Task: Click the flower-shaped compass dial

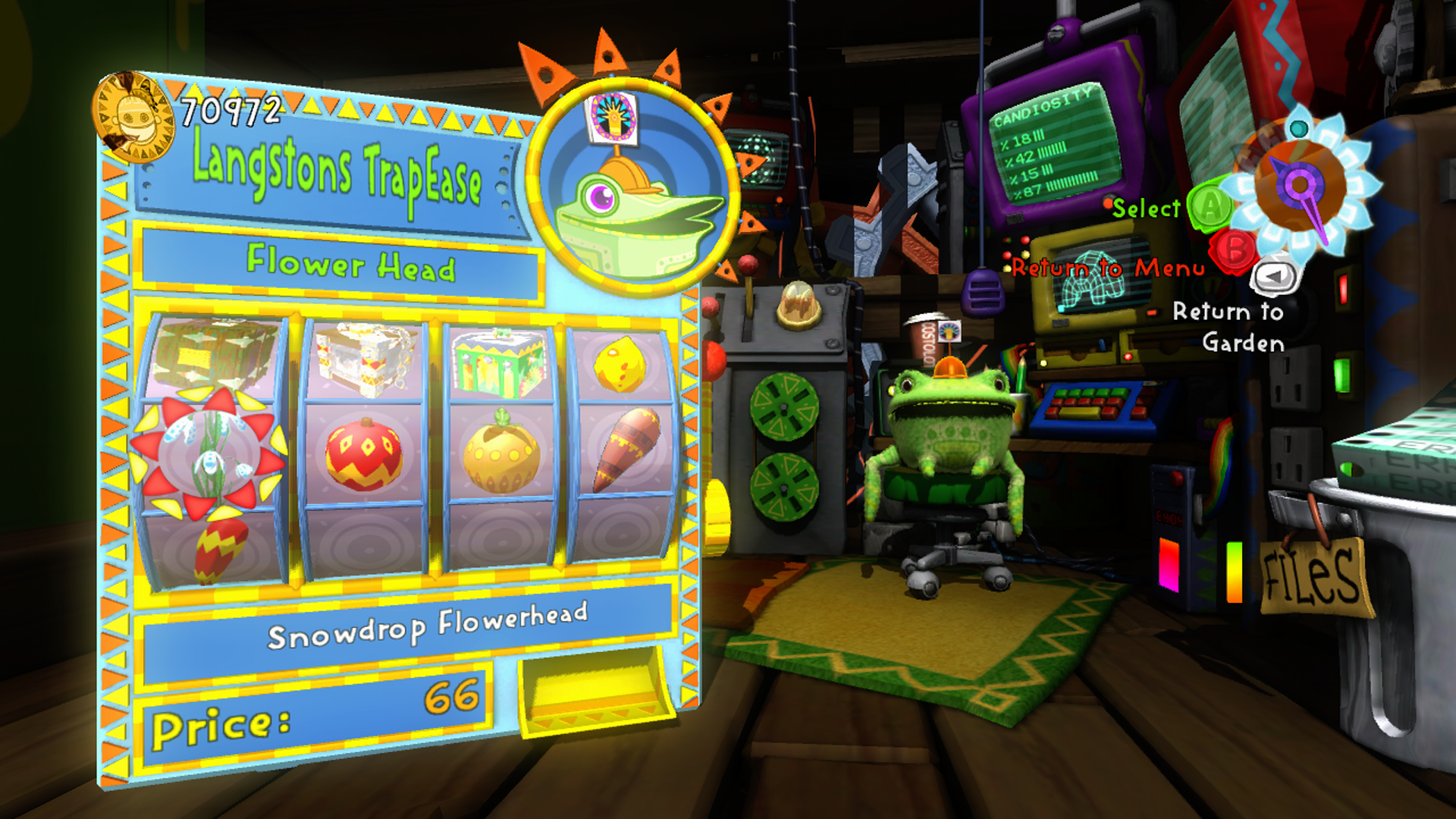Action: (1300, 186)
